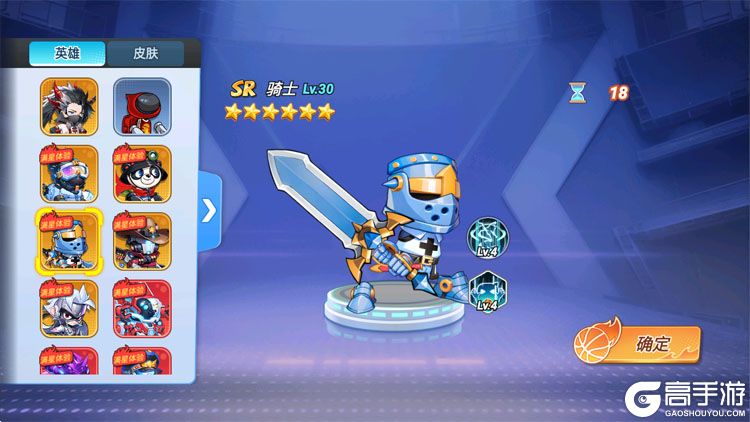750x422 pixels.
Task: Choose the red hooded hero portrait
Action: pyautogui.click(x=141, y=106)
